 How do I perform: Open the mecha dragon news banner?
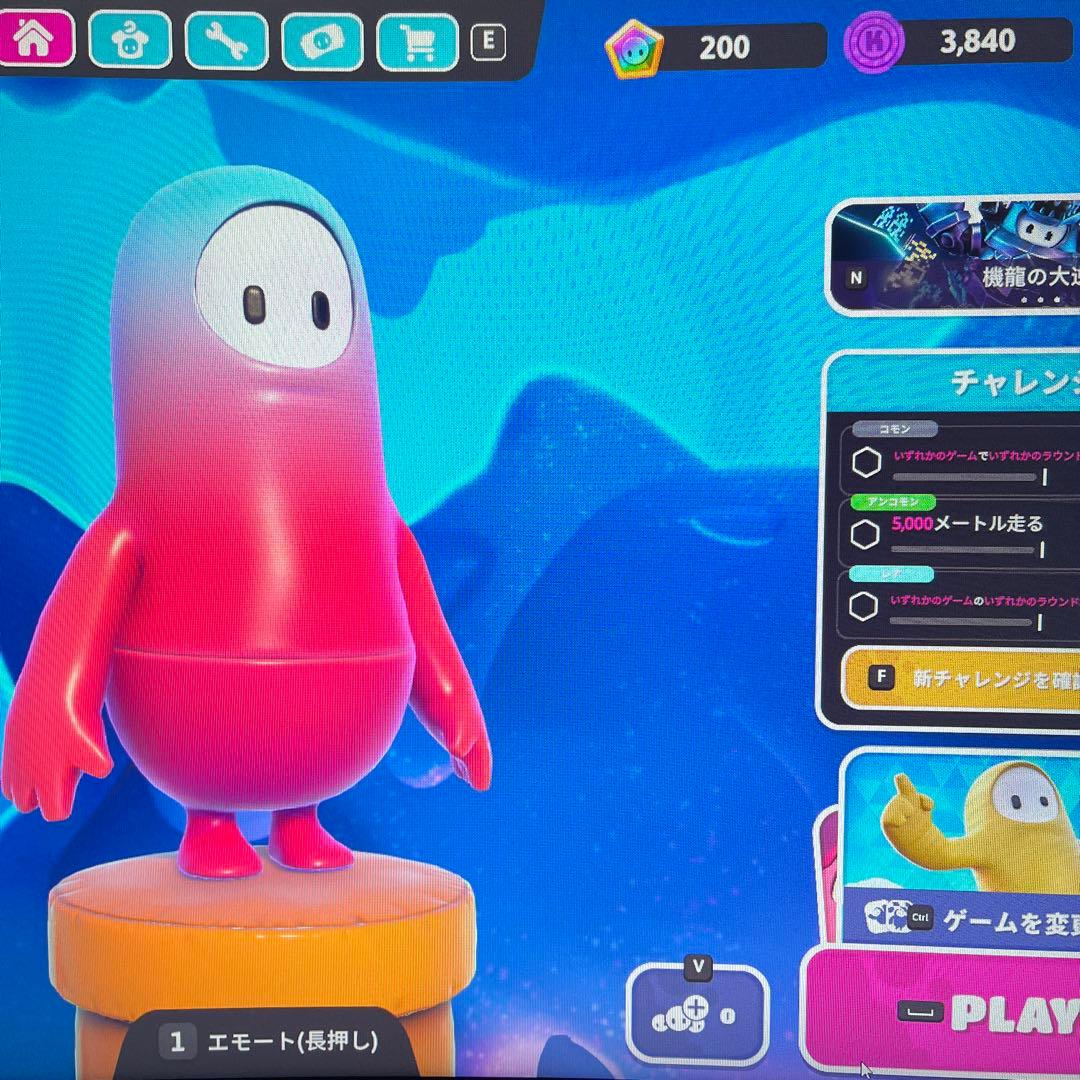pos(957,257)
